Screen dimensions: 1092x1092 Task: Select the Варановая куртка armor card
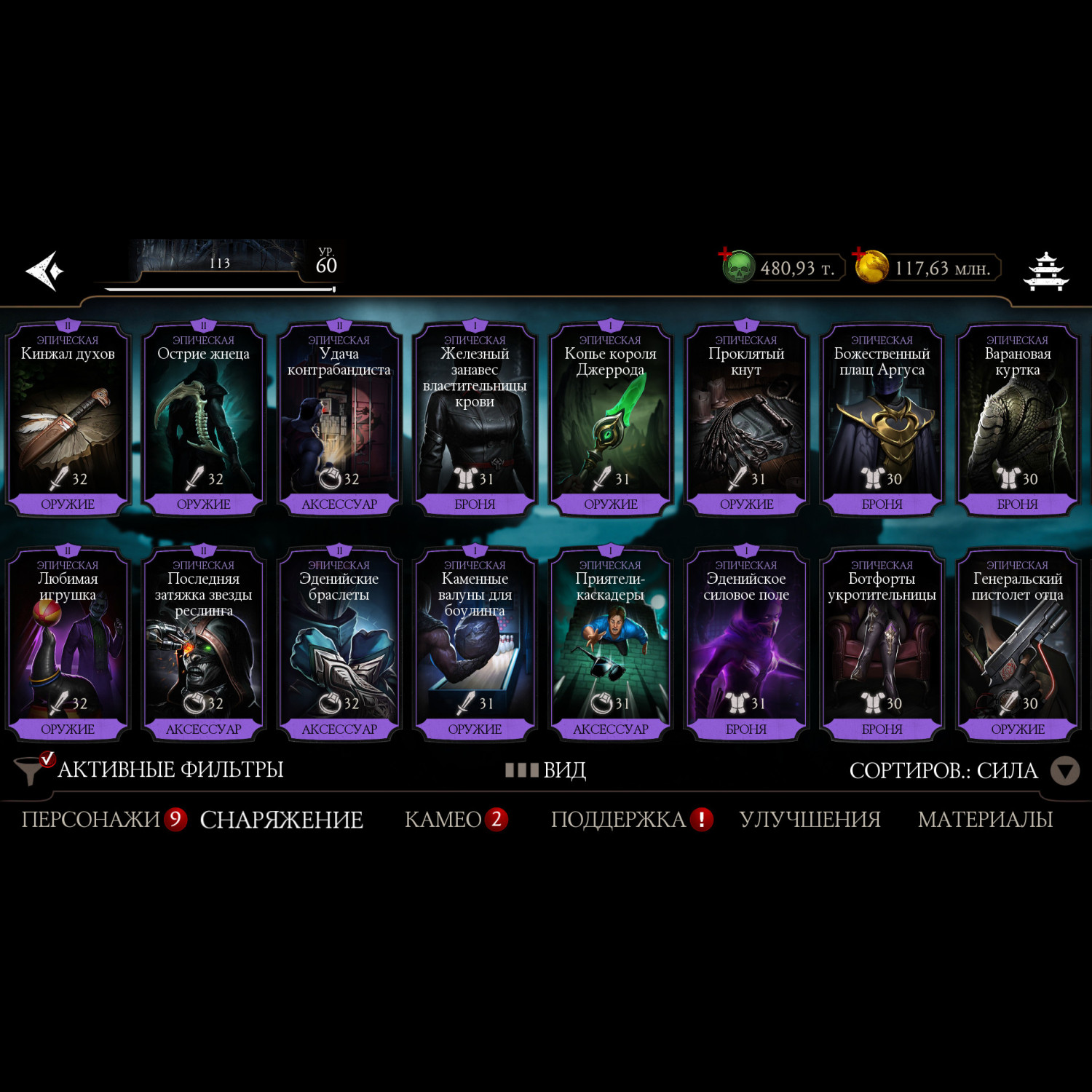pyautogui.click(x=1017, y=419)
